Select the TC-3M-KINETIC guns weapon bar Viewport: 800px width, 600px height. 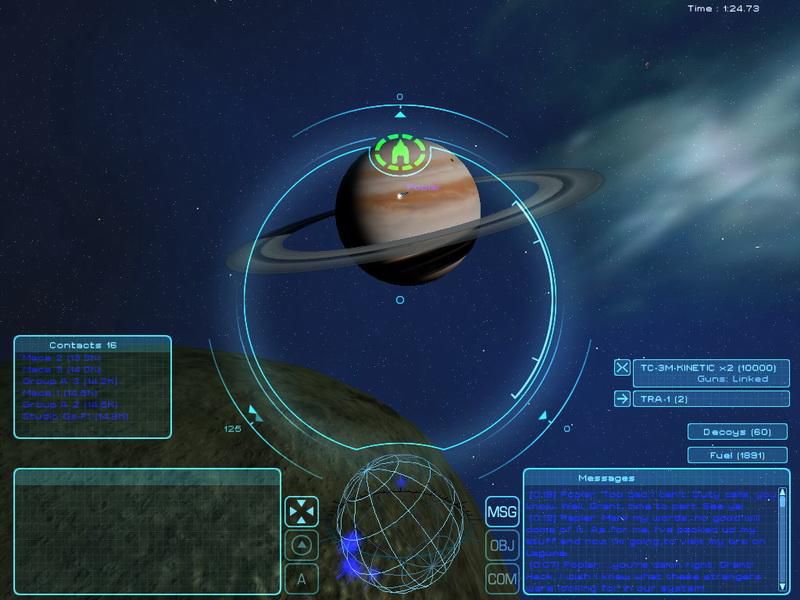coord(712,373)
